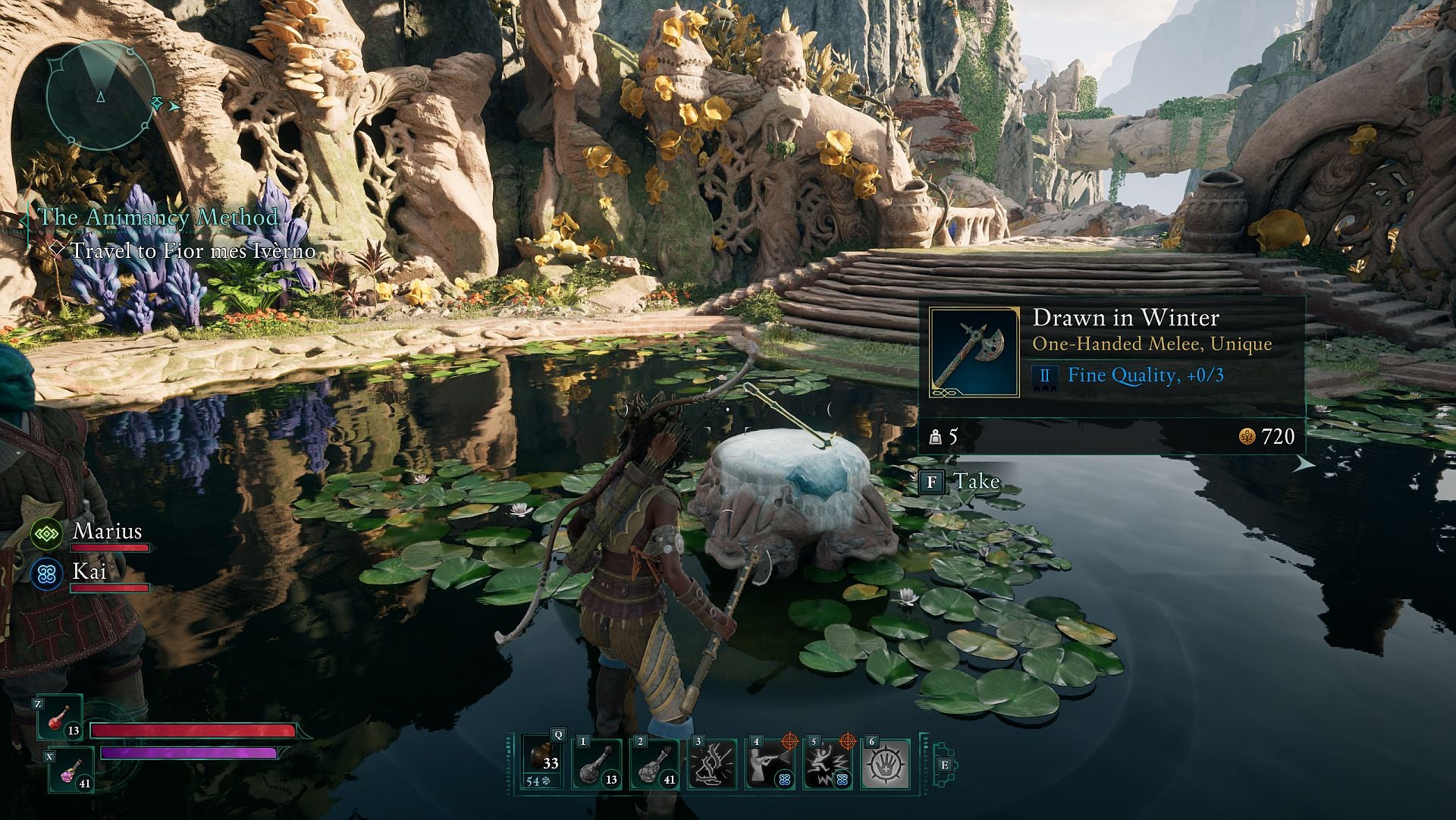The height and width of the screenshot is (820, 1456).
Task: Activate the leaping figure shock ability
Action: (x=827, y=764)
